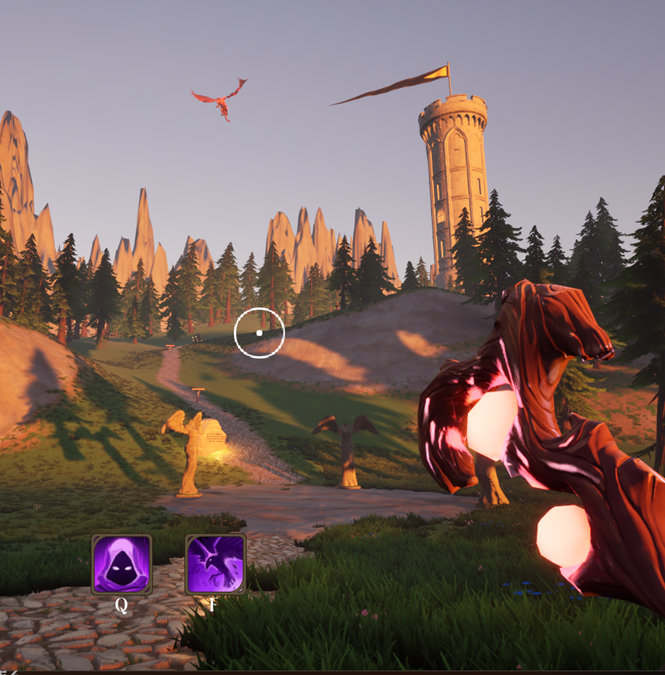Use the purple dragon ability icon
The width and height of the screenshot is (665, 675).
coord(216,564)
